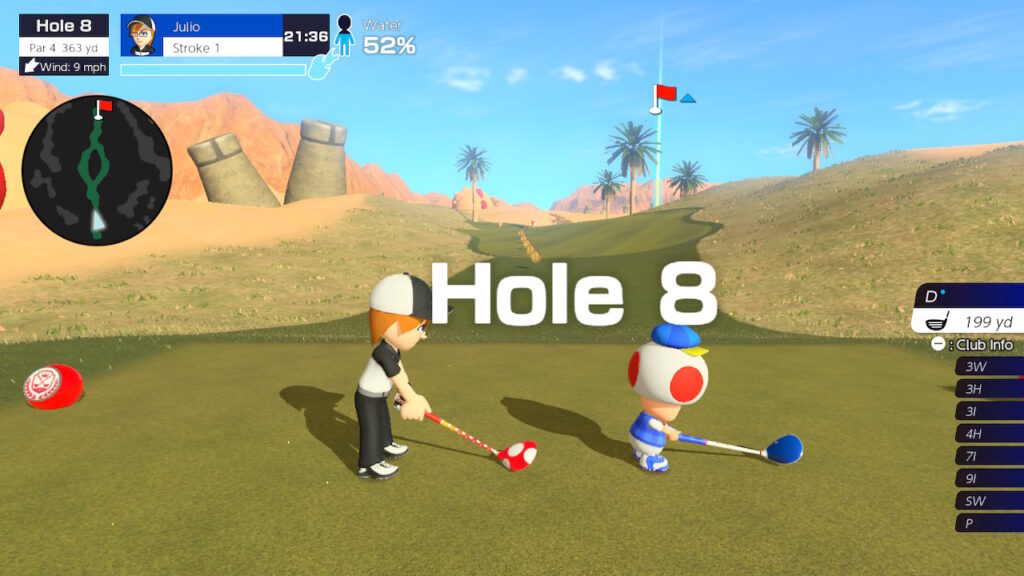Image resolution: width=1024 pixels, height=576 pixels.
Task: Equip the SW sand wedge
Action: pos(988,501)
